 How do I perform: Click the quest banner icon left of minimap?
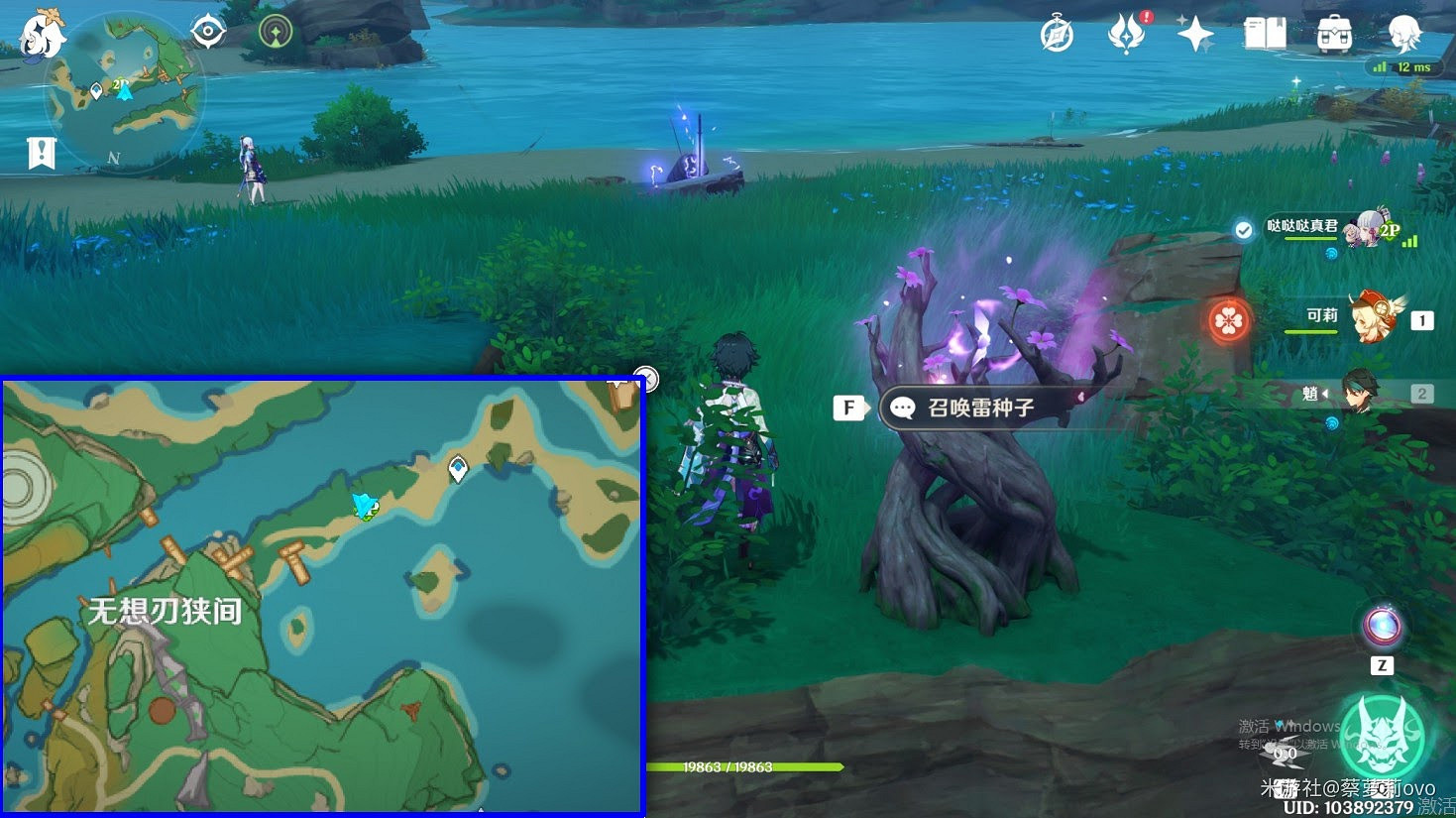pos(40,154)
